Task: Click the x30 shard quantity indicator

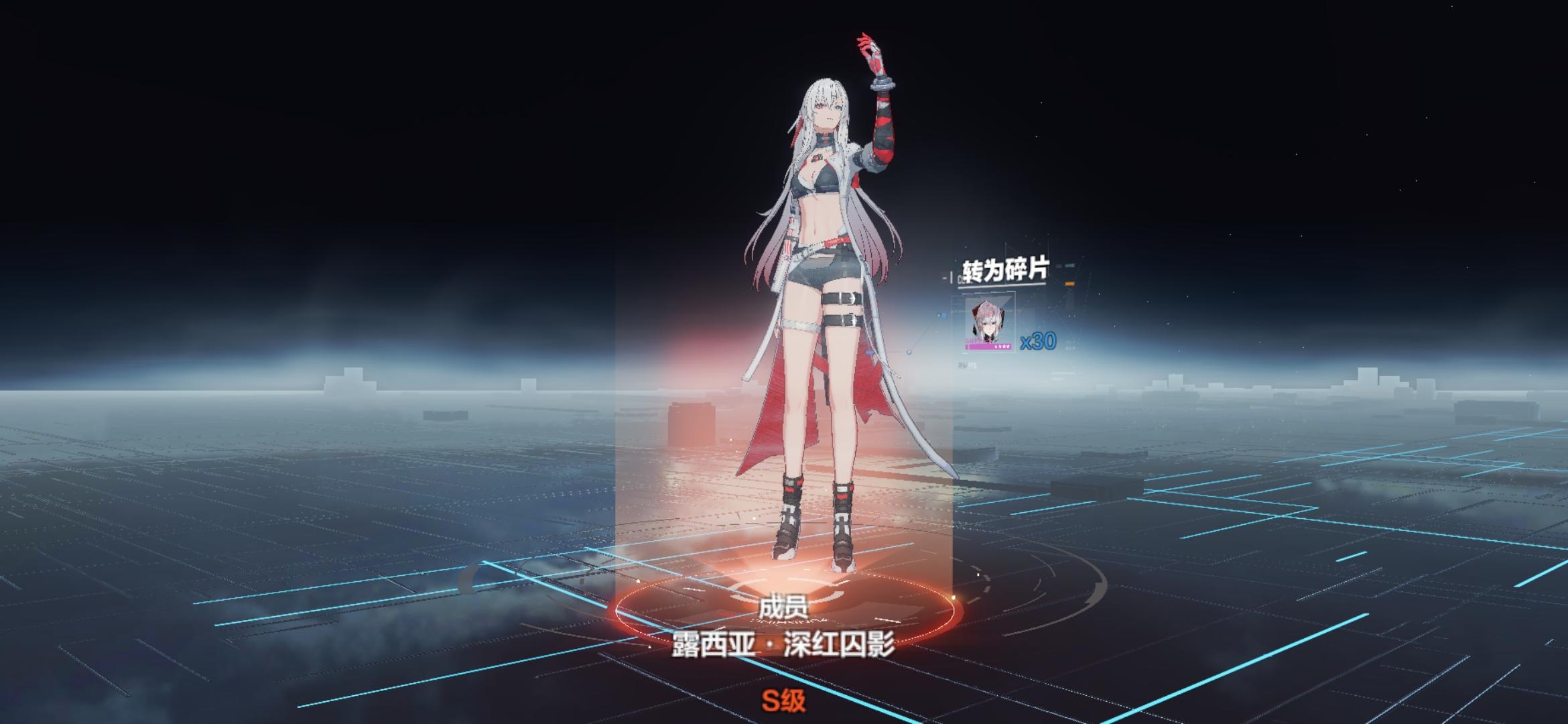Action: [1037, 341]
